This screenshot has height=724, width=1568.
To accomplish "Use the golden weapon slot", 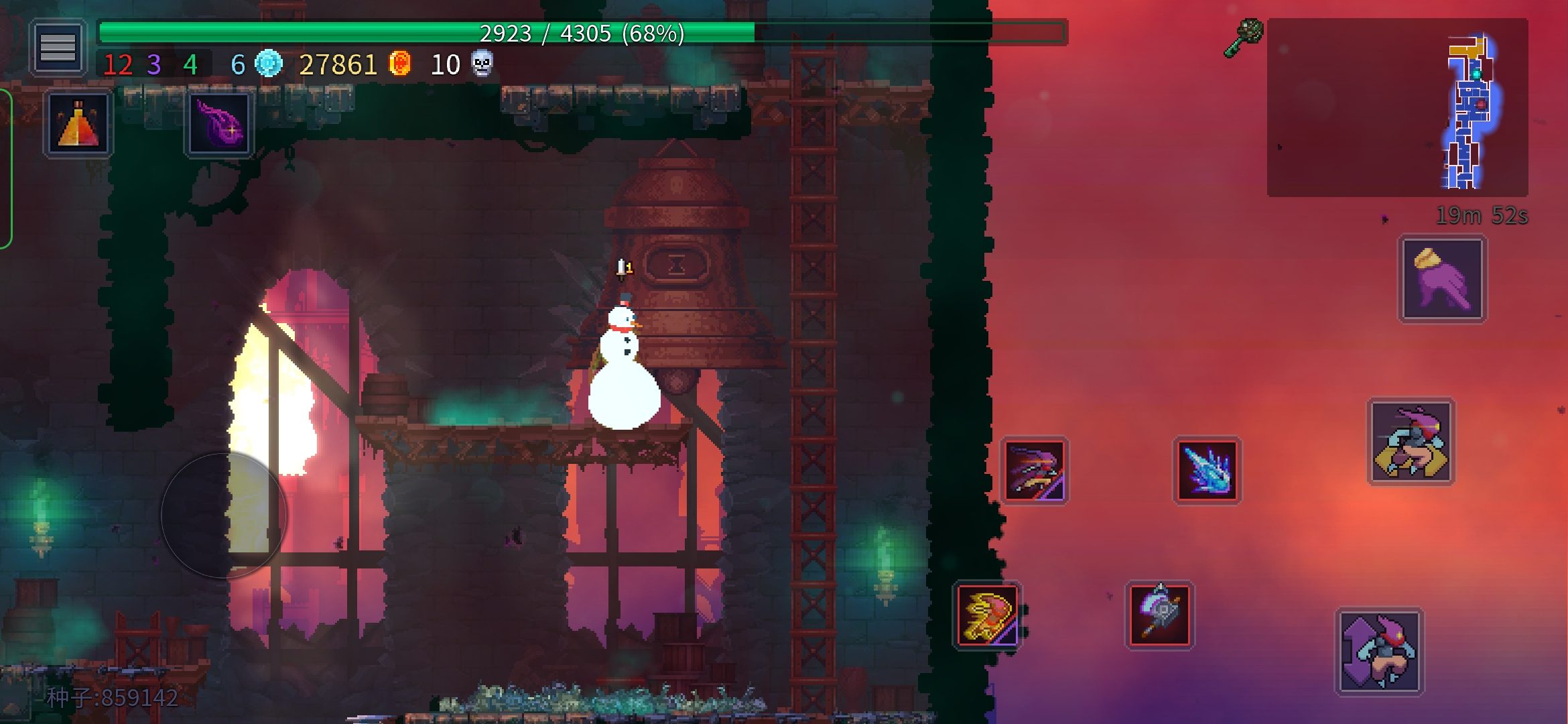I will (987, 615).
